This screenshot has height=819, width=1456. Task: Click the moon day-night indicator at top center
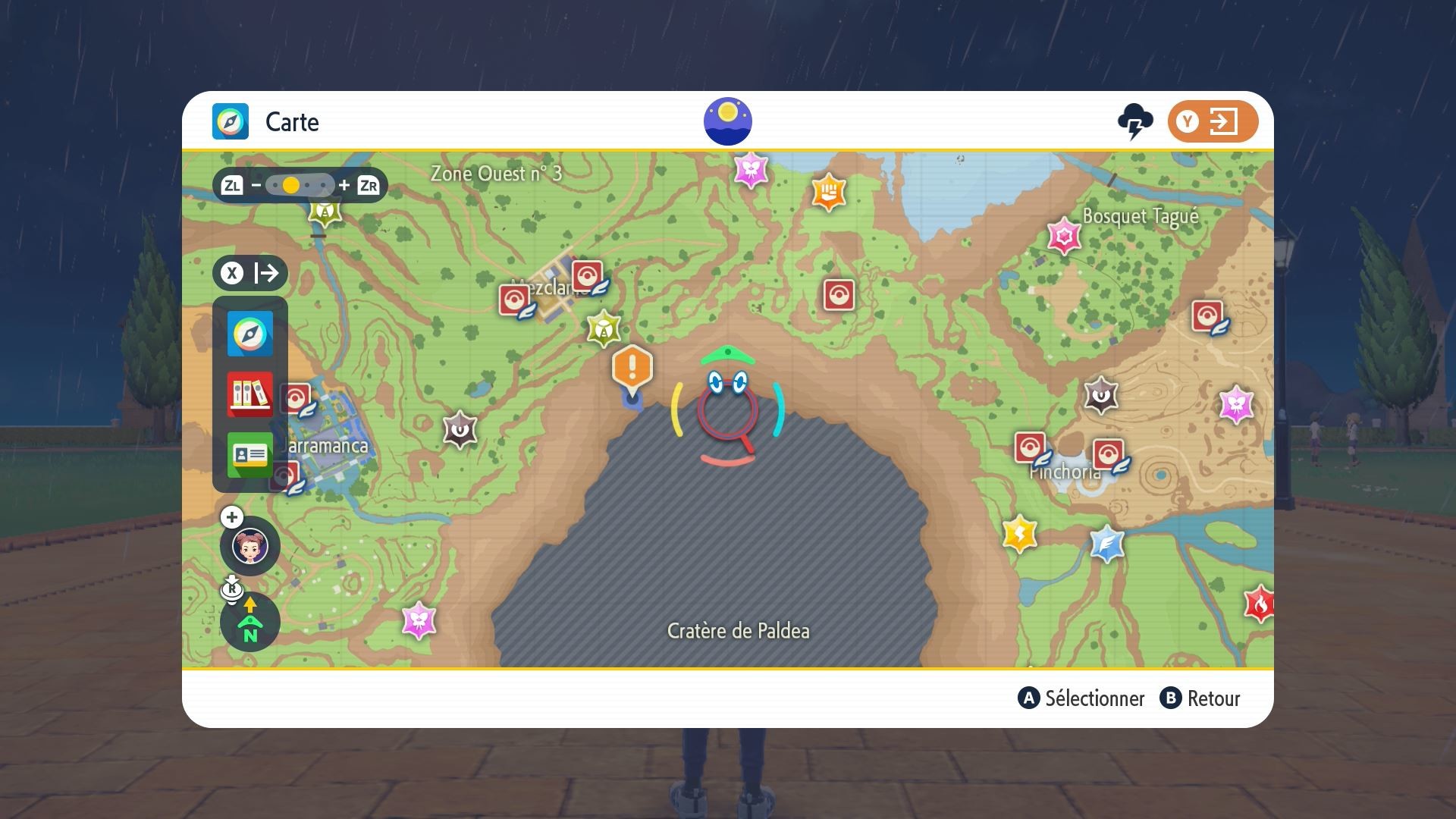728,120
